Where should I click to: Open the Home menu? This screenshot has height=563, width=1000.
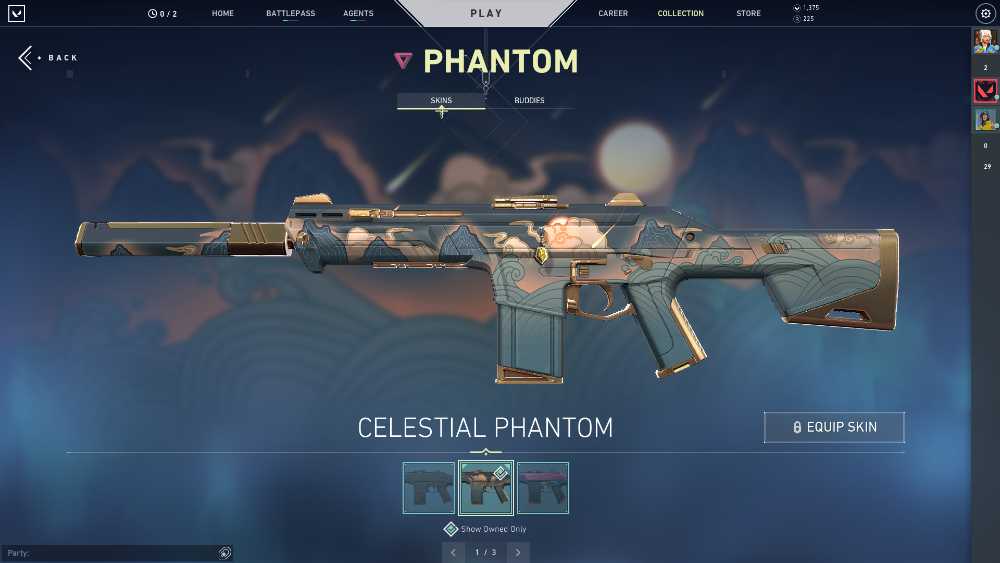(223, 14)
